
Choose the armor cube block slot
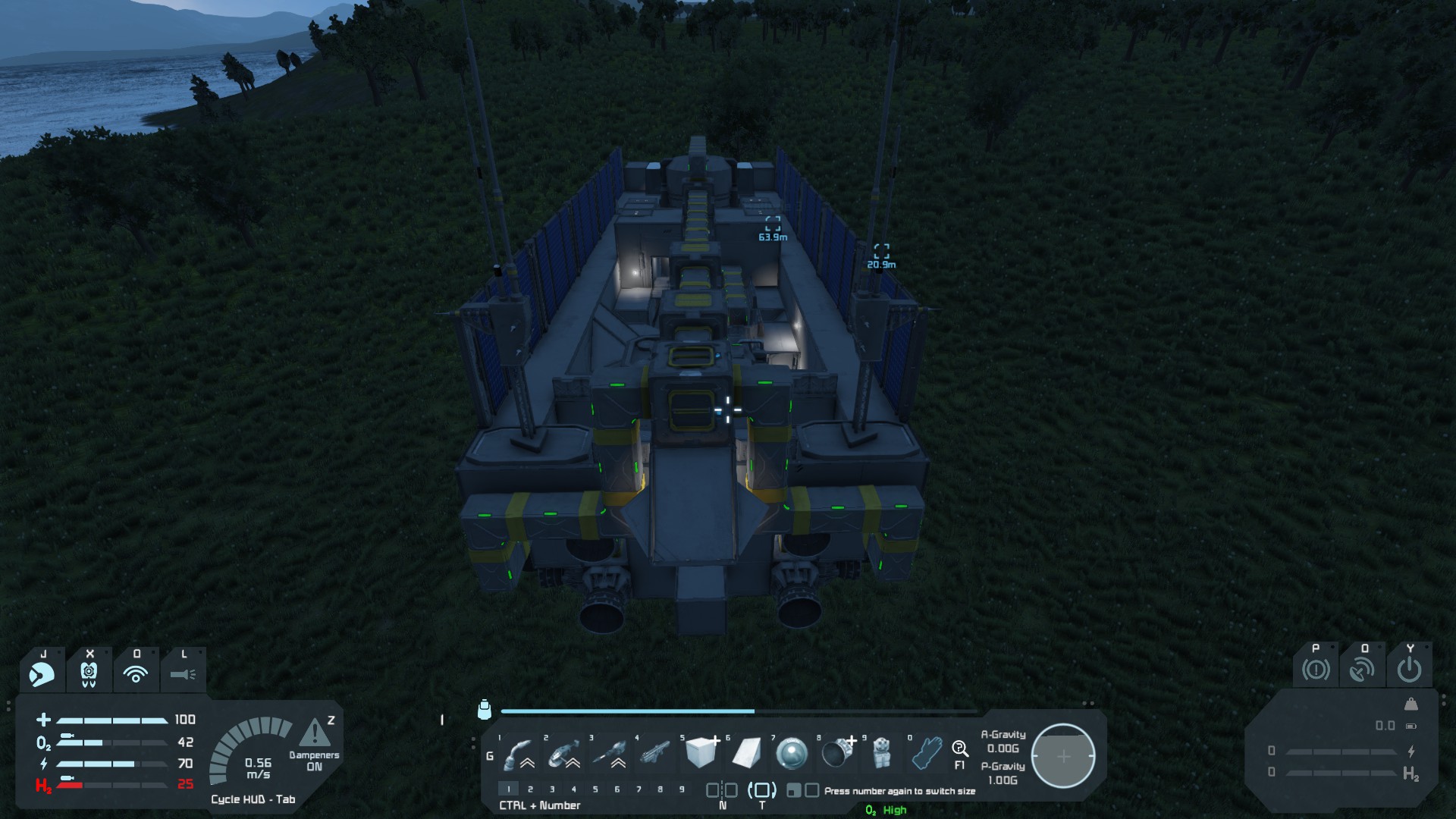tap(701, 754)
